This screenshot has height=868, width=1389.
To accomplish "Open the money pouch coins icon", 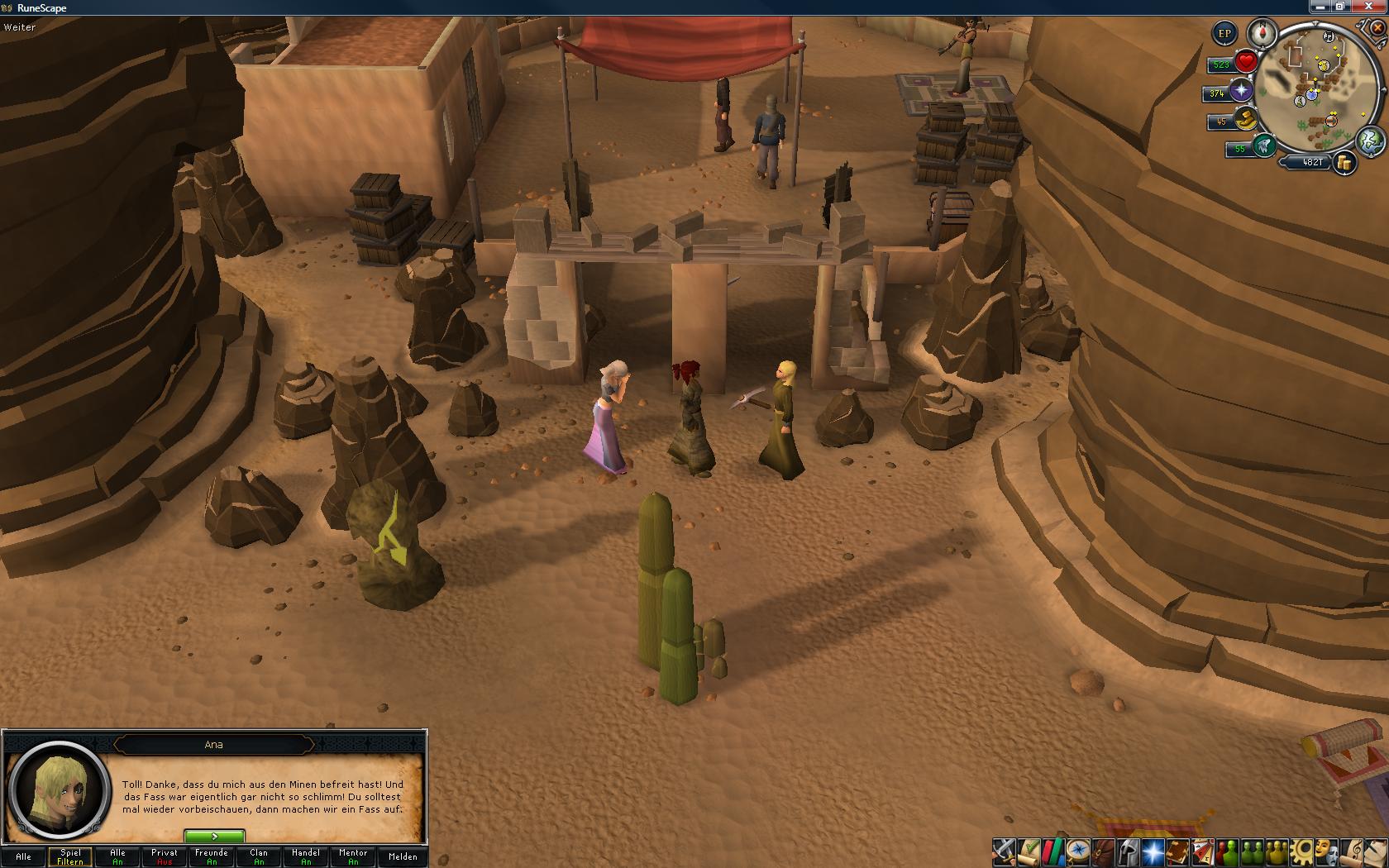I will (1345, 163).
